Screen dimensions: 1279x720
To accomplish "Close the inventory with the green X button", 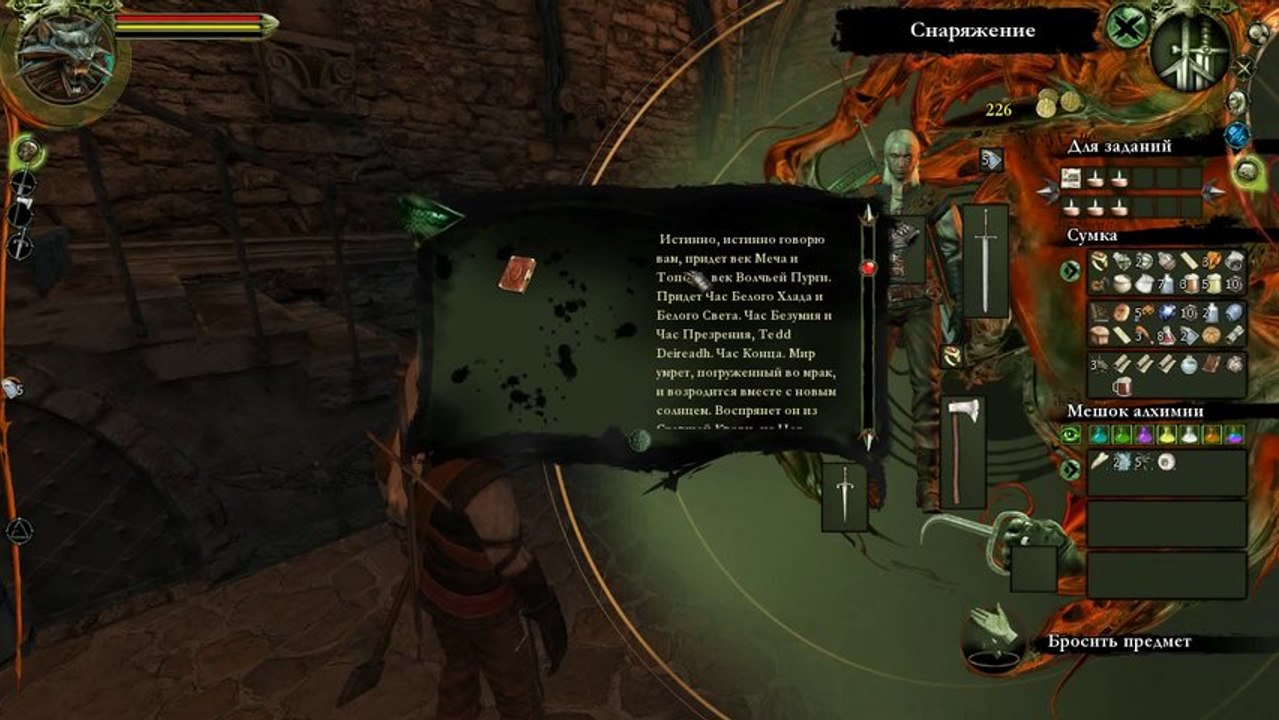I will [x=1124, y=27].
